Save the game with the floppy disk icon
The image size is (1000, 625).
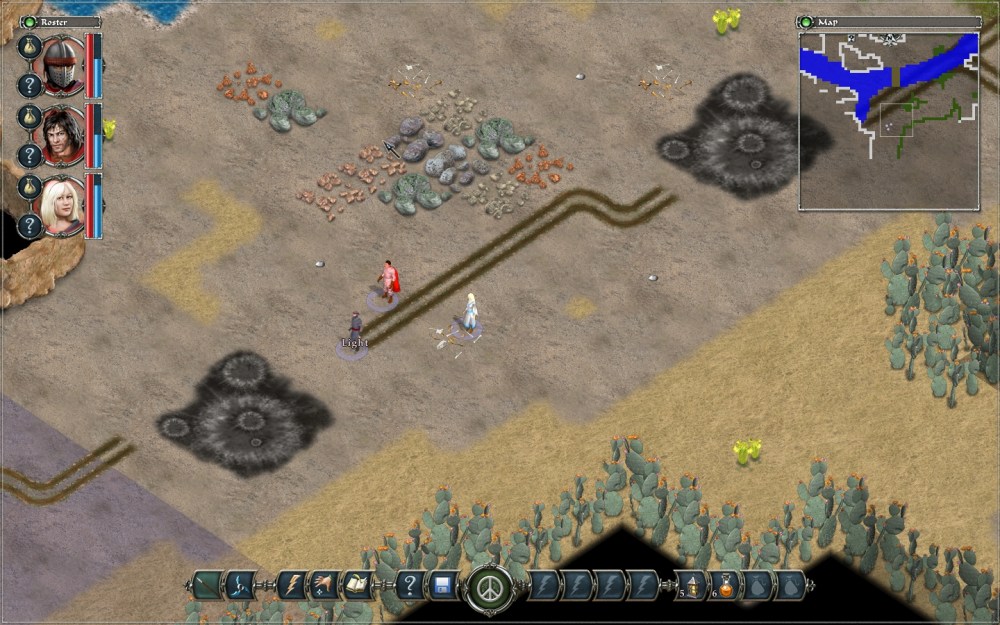click(x=441, y=585)
